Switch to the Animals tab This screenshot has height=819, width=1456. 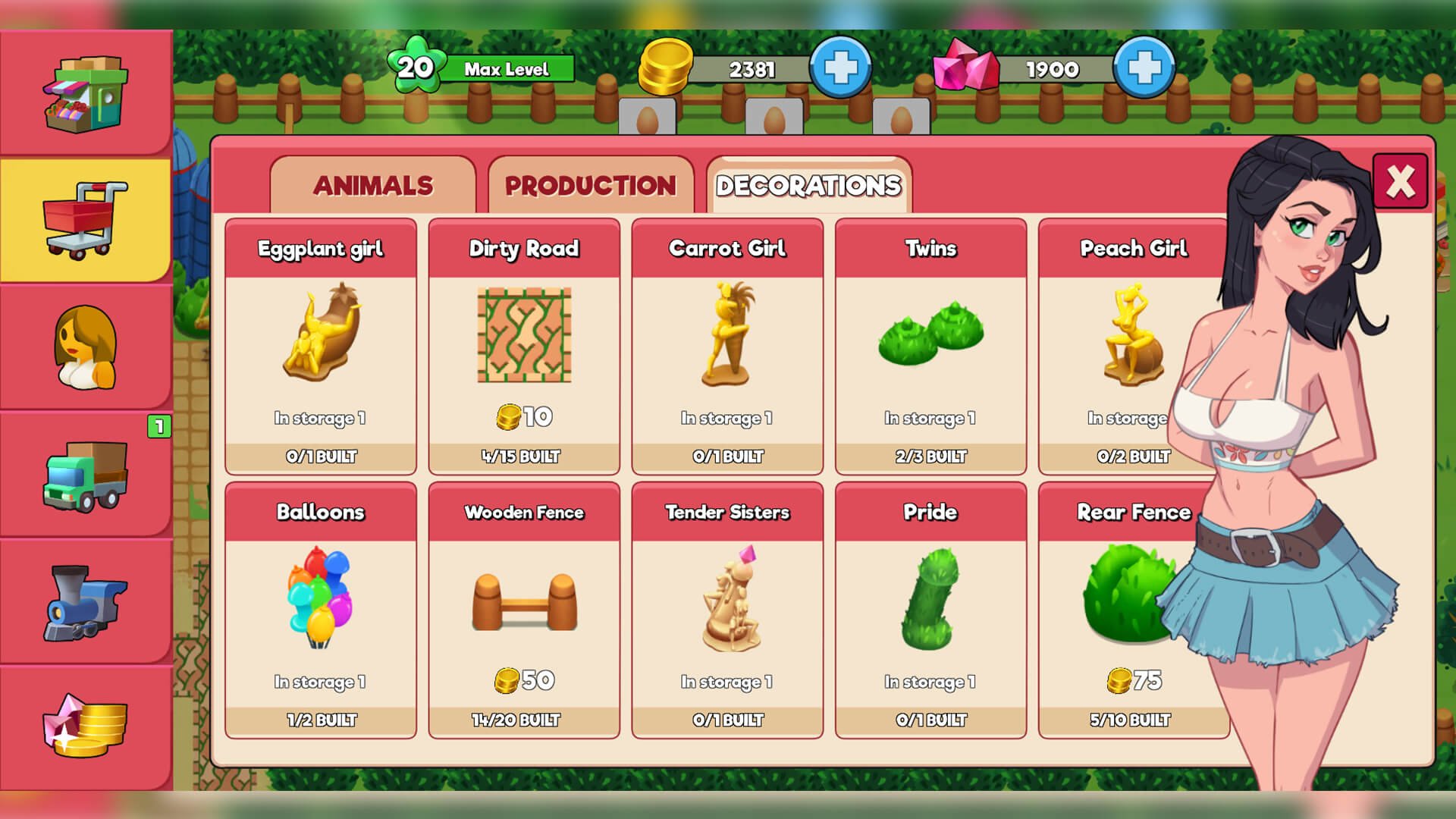click(x=372, y=186)
